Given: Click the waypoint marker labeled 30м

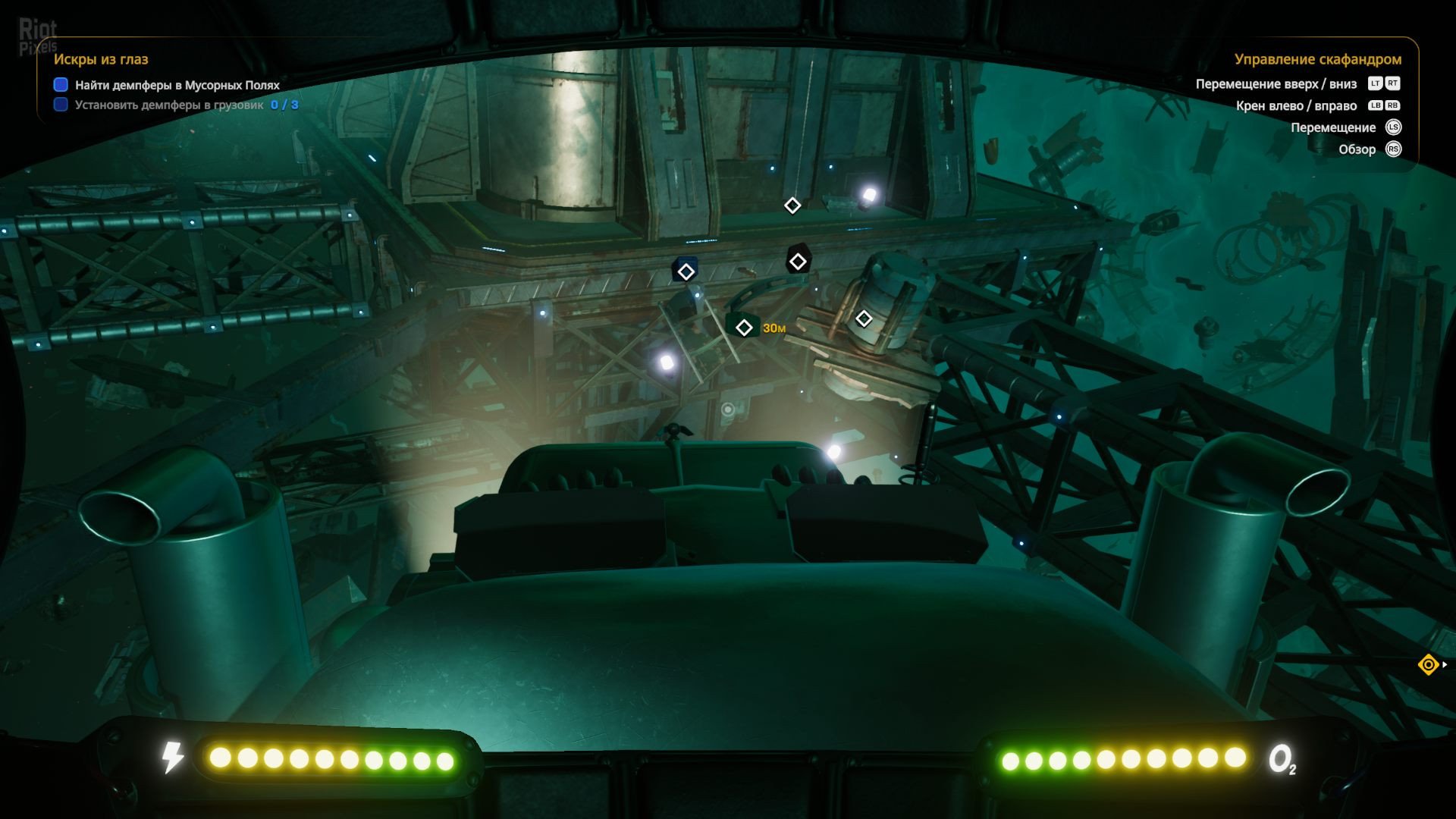Looking at the screenshot, I should (x=744, y=328).
